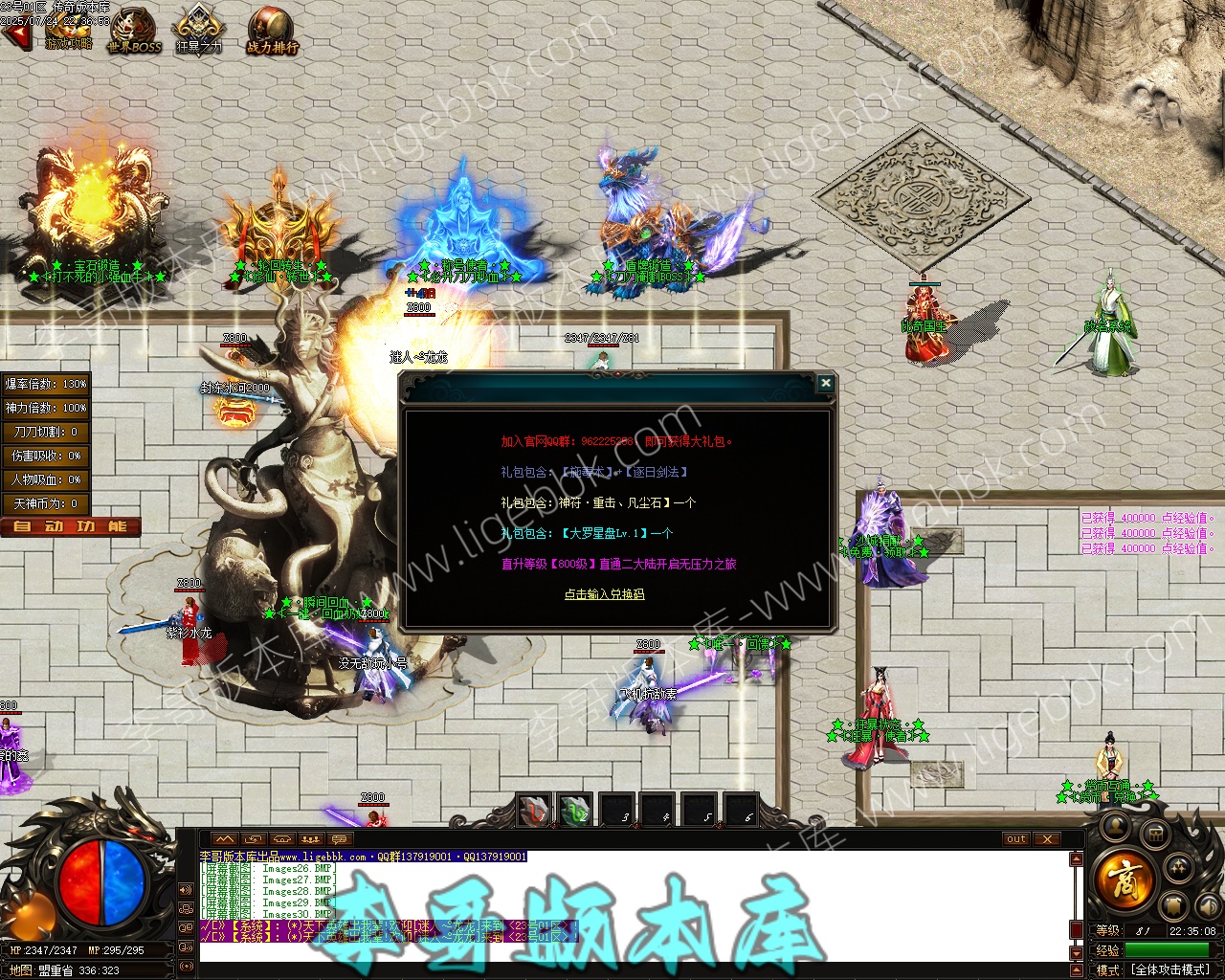Viewport: 1225px width, 980px height.
Task: Click the chat panel's out button
Action: pos(1016,839)
